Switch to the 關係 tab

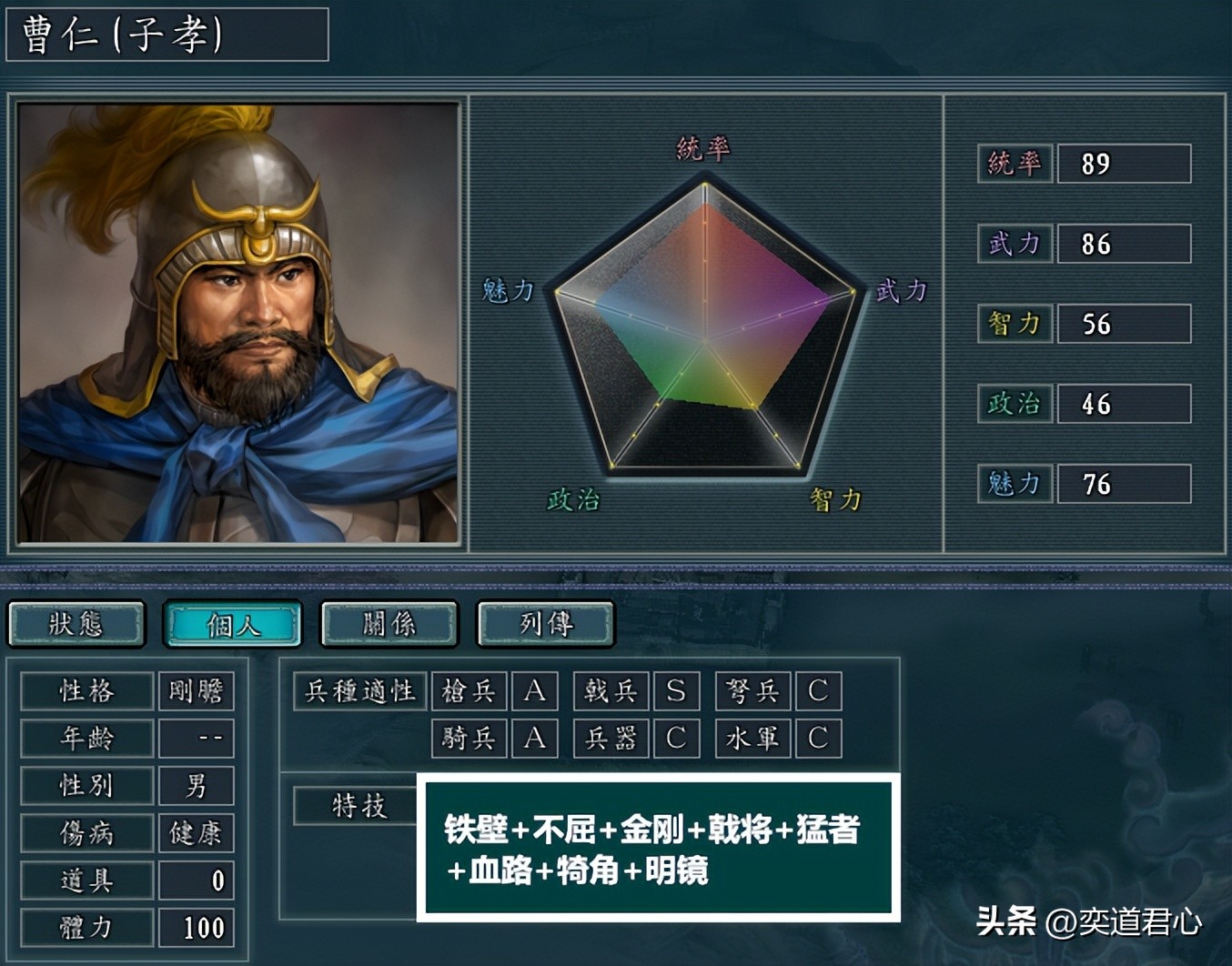[389, 624]
